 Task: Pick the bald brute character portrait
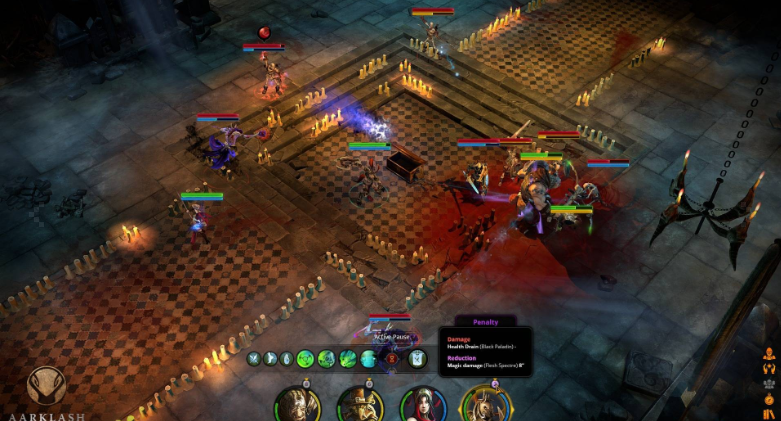pyautogui.click(x=298, y=406)
